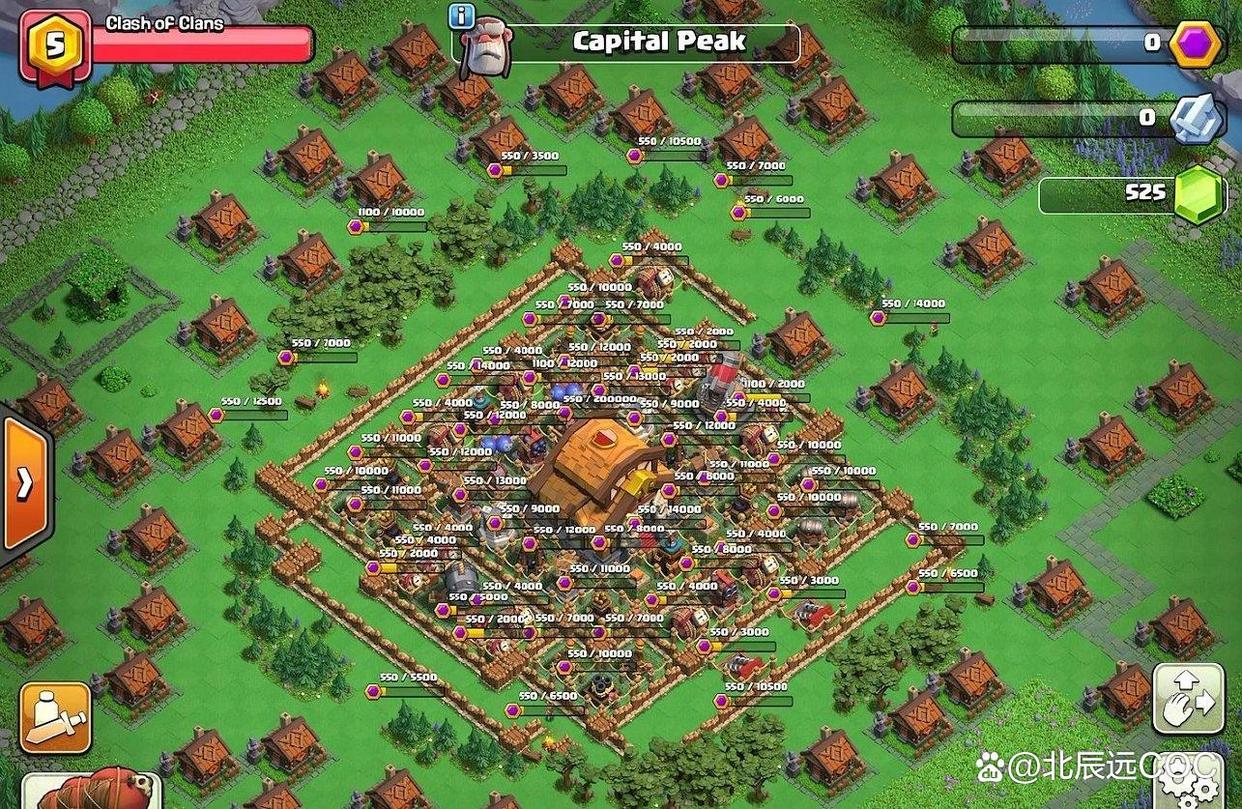
Task: Tap the silver raid medal icon
Action: click(x=1197, y=118)
